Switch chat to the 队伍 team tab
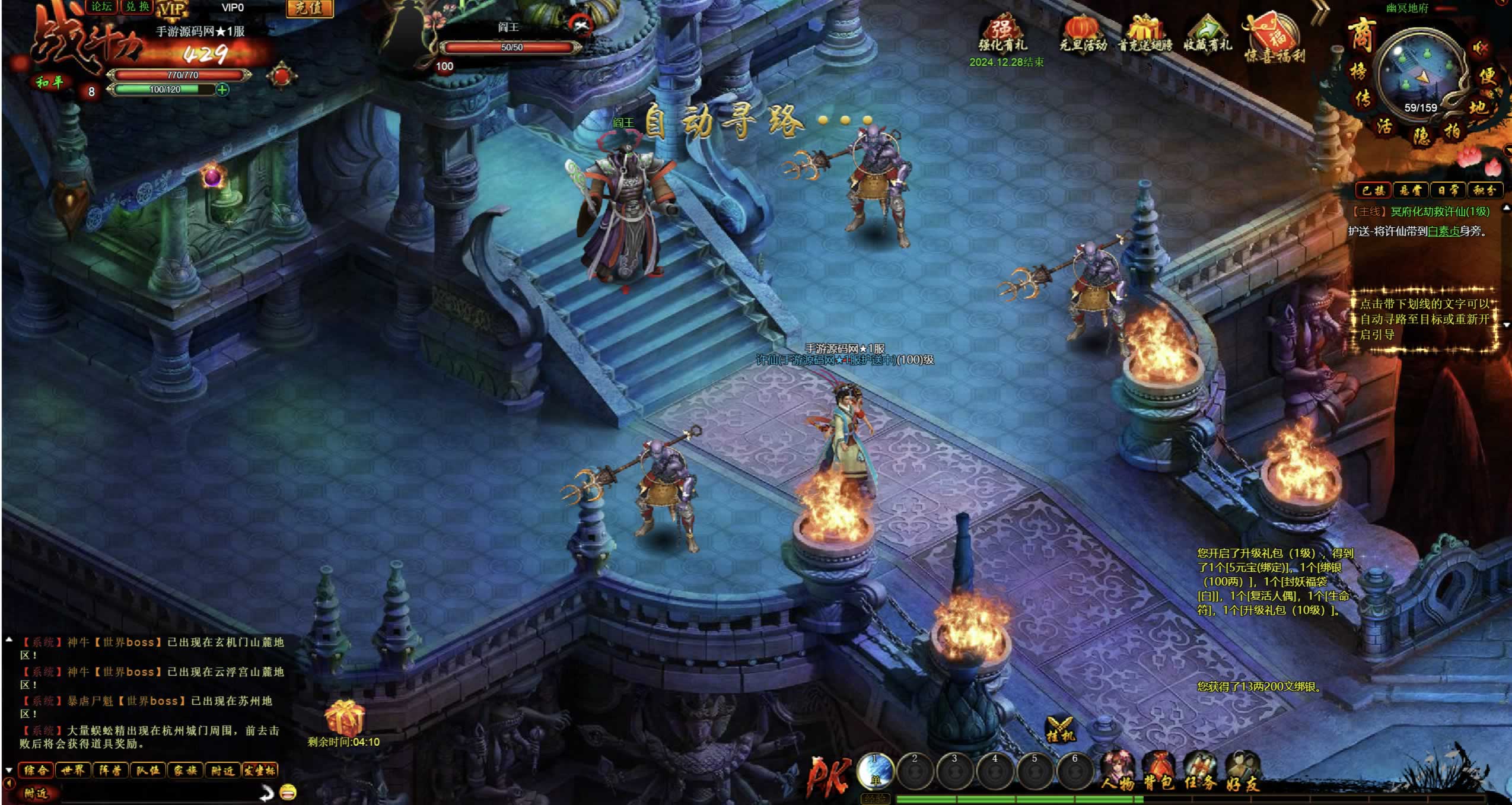 pyautogui.click(x=147, y=771)
